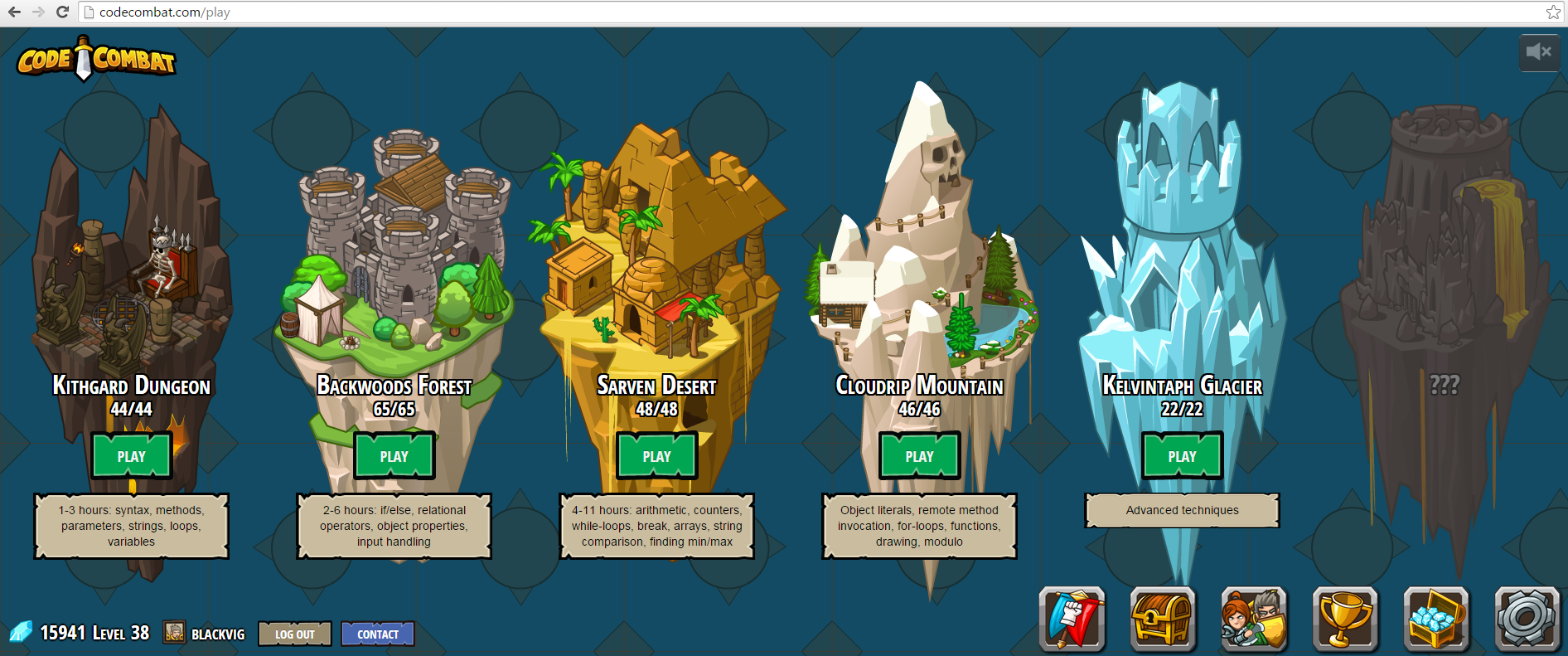
Task: View achievements via the gold trophy
Action: (x=1345, y=619)
